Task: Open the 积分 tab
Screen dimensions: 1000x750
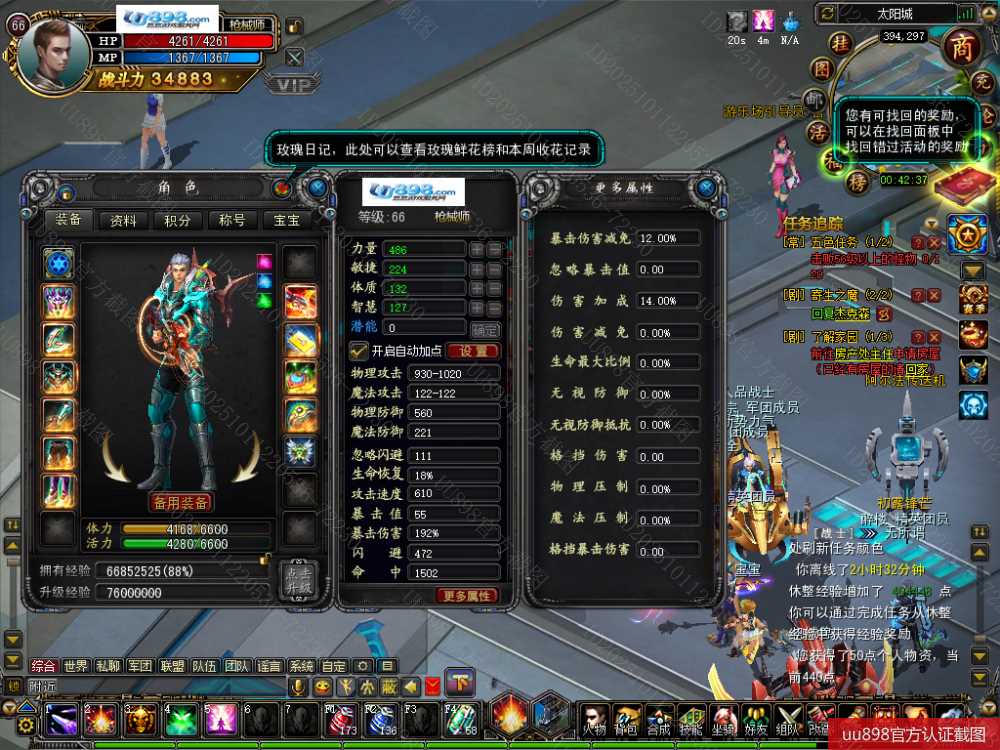Action: click(x=178, y=221)
